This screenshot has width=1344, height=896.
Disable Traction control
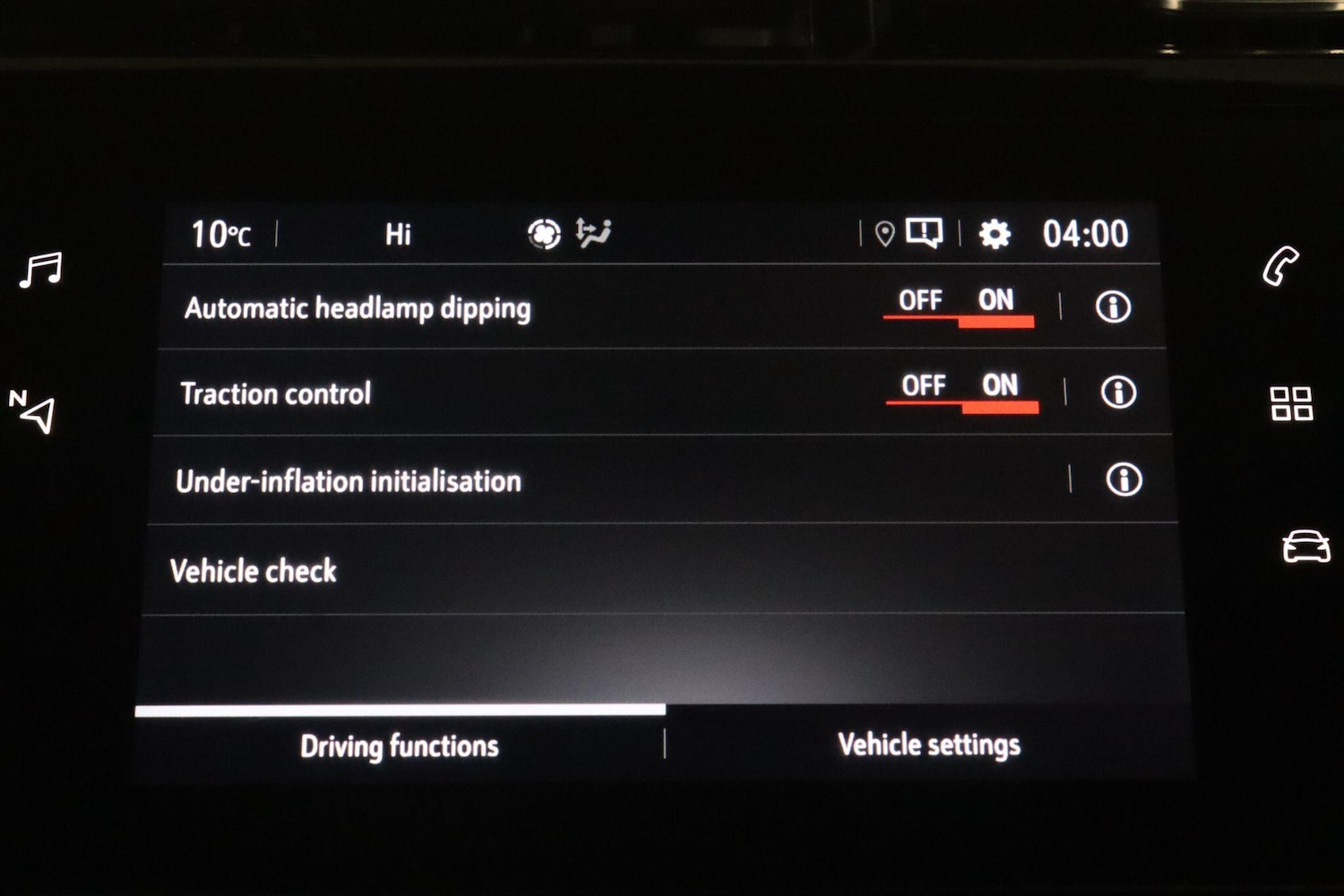(923, 385)
